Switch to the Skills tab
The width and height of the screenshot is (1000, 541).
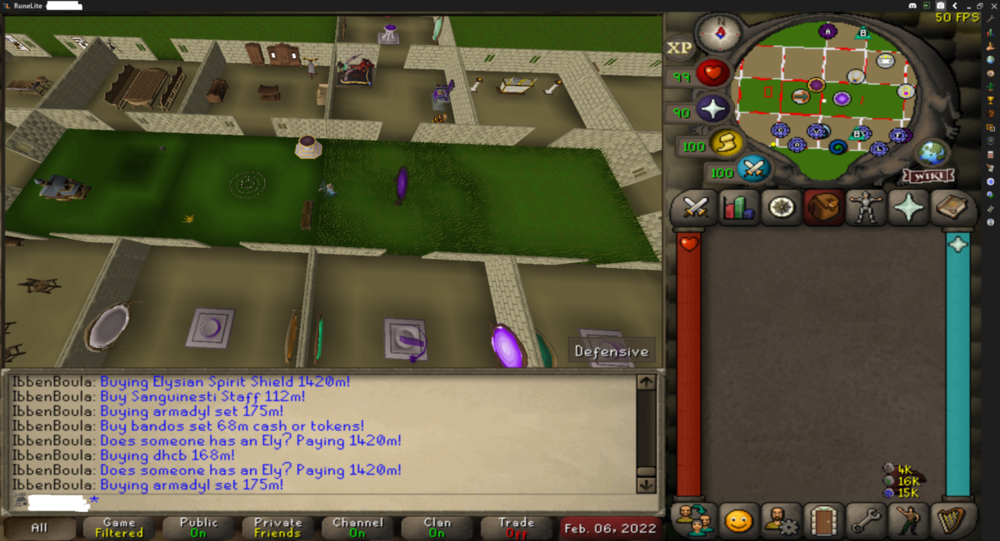(x=738, y=208)
